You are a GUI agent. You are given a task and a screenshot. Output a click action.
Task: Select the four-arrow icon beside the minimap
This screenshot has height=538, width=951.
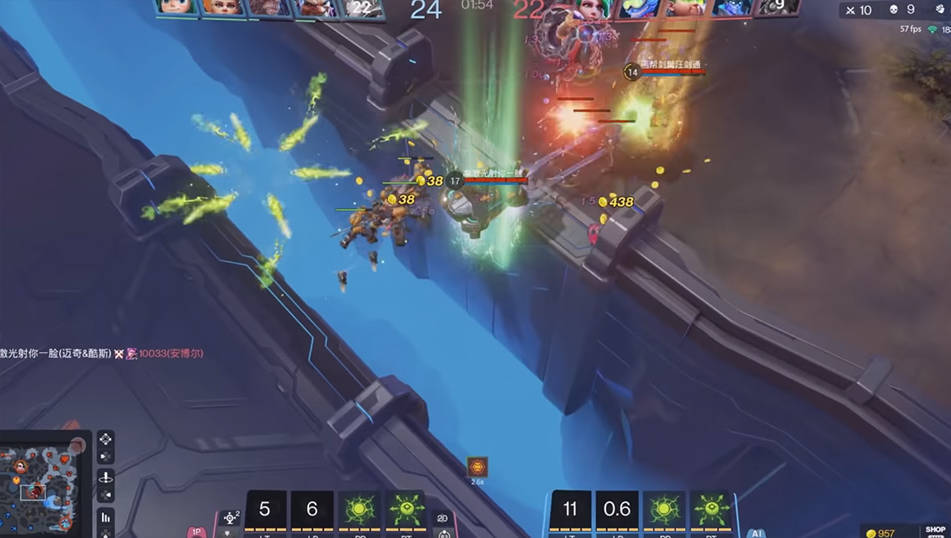coord(105,441)
